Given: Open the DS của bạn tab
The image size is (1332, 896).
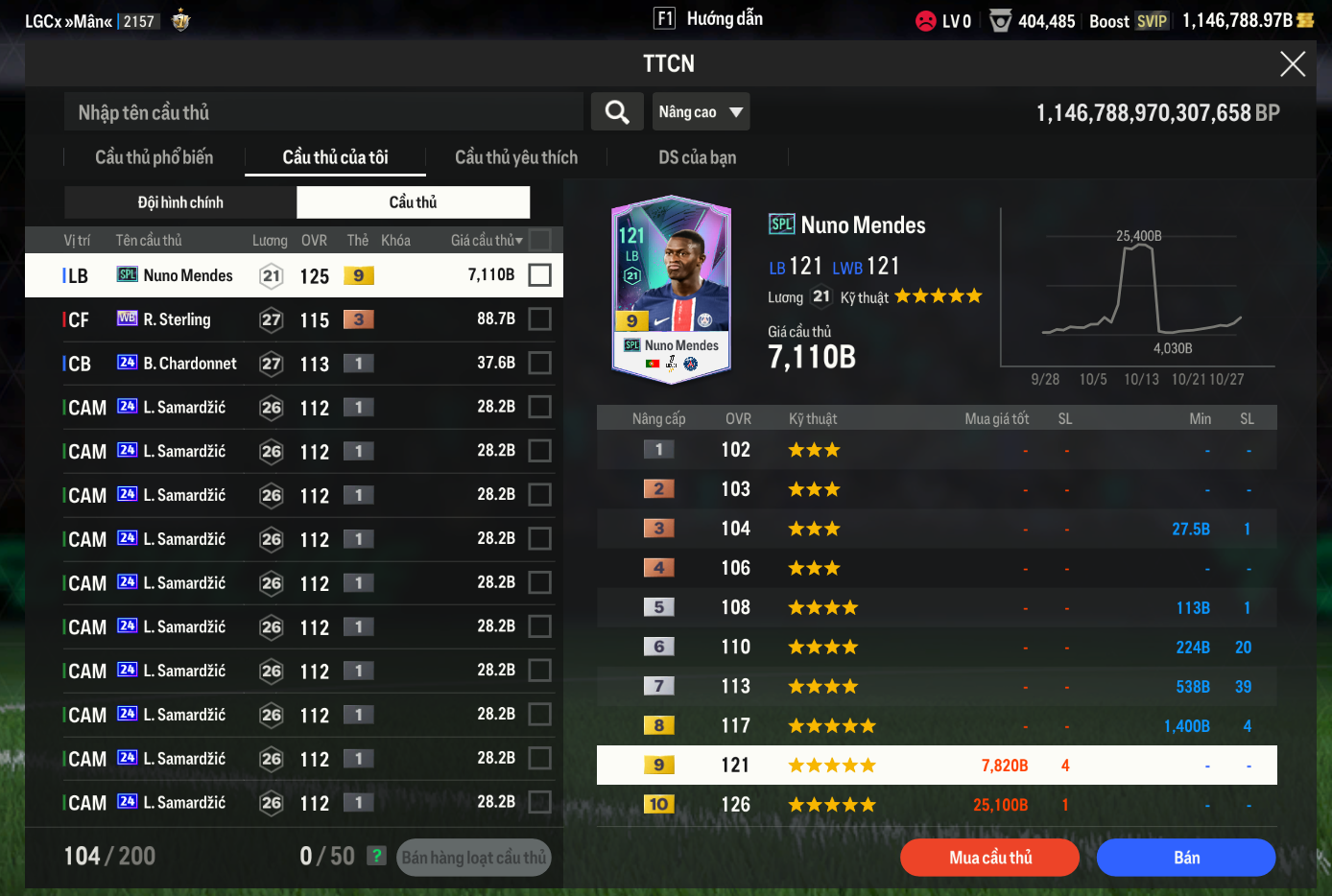Looking at the screenshot, I should 697,157.
